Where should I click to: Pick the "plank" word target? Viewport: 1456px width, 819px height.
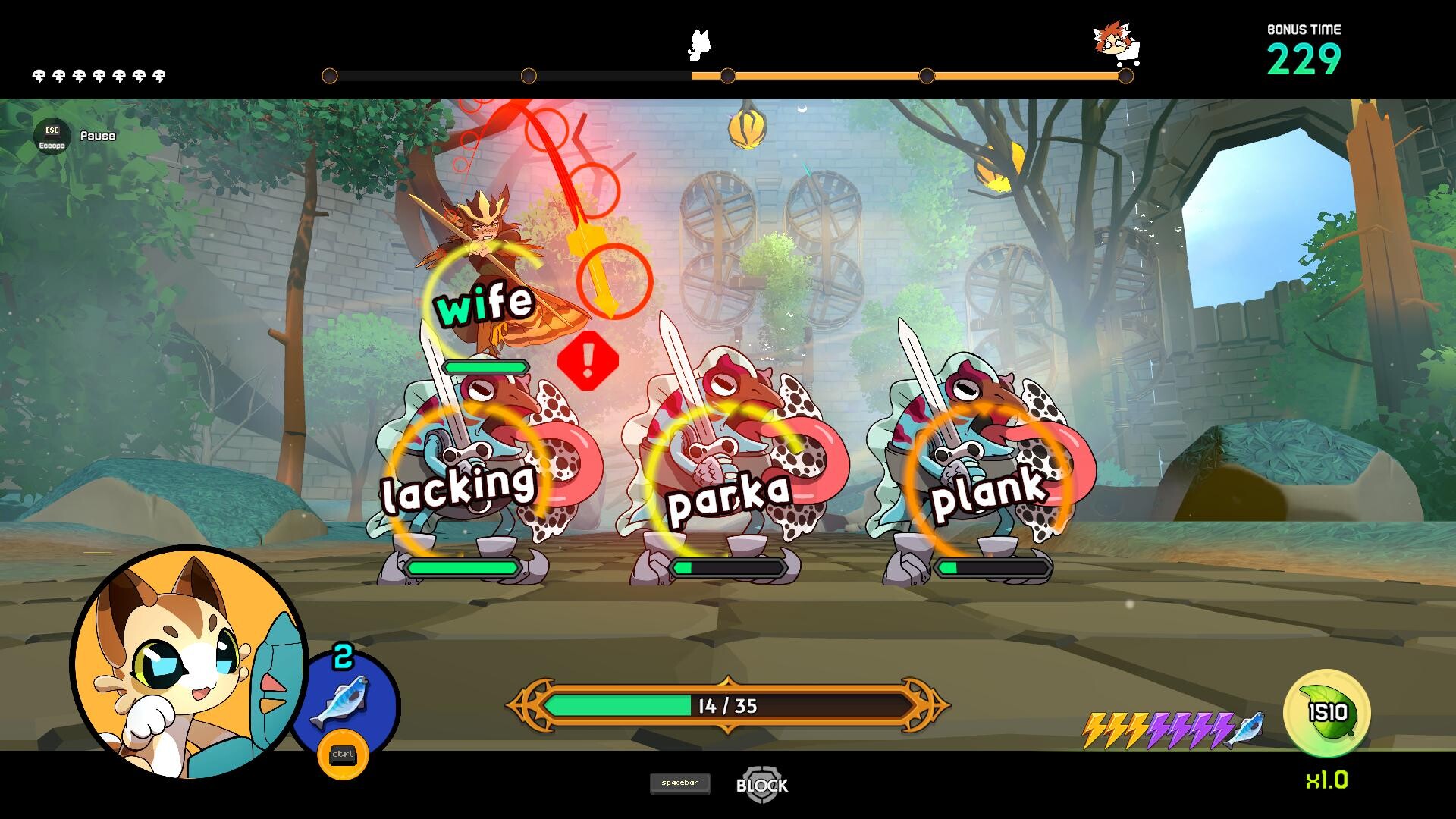pos(987,493)
